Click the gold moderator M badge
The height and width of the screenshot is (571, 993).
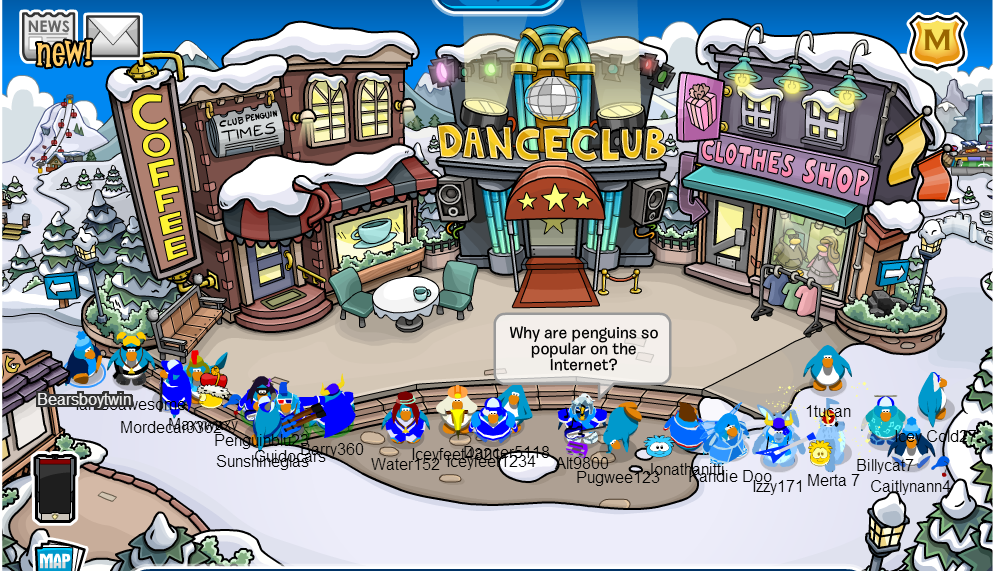tap(936, 41)
